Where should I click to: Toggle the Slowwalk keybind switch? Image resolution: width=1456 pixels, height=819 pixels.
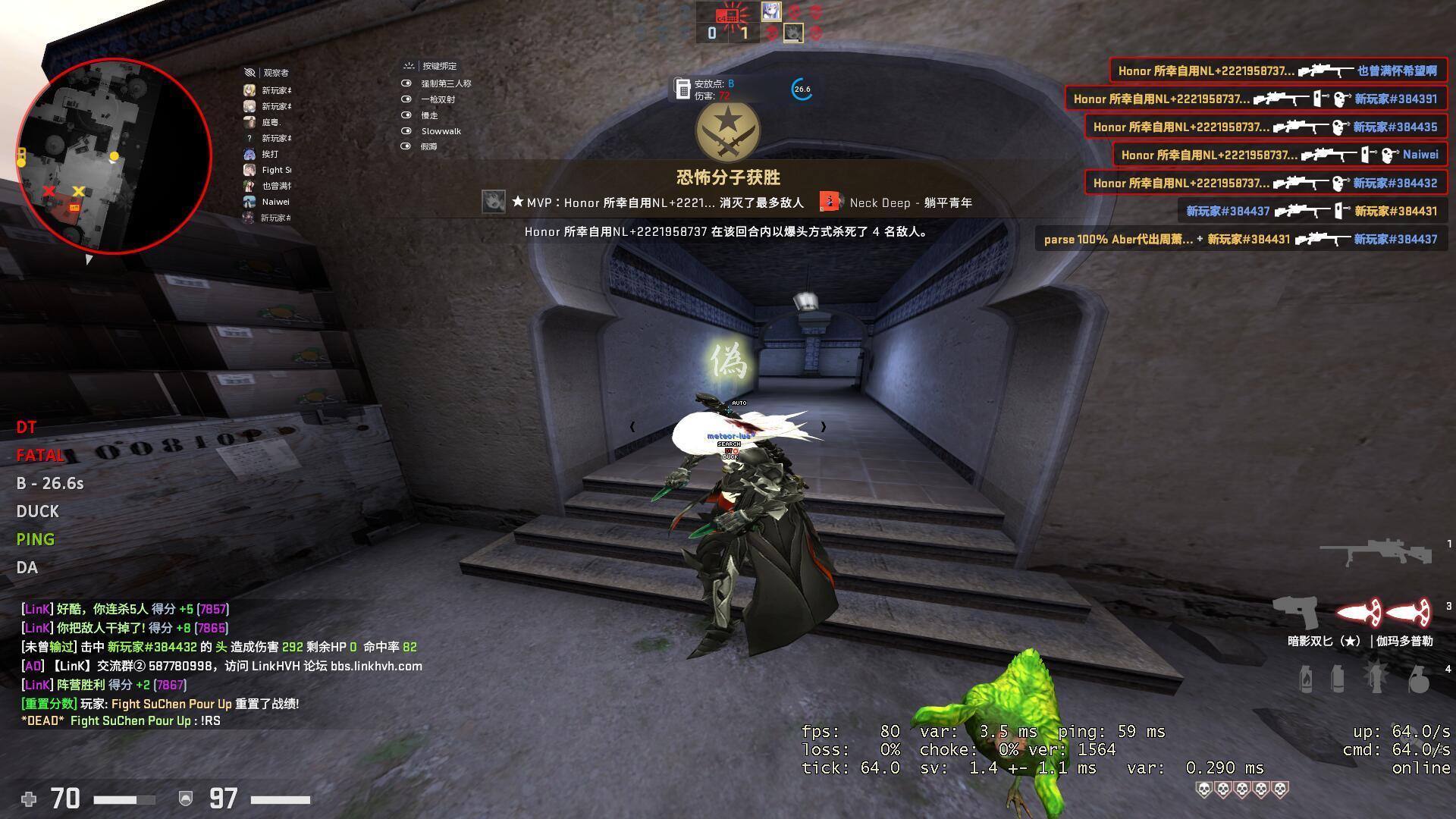(x=408, y=130)
